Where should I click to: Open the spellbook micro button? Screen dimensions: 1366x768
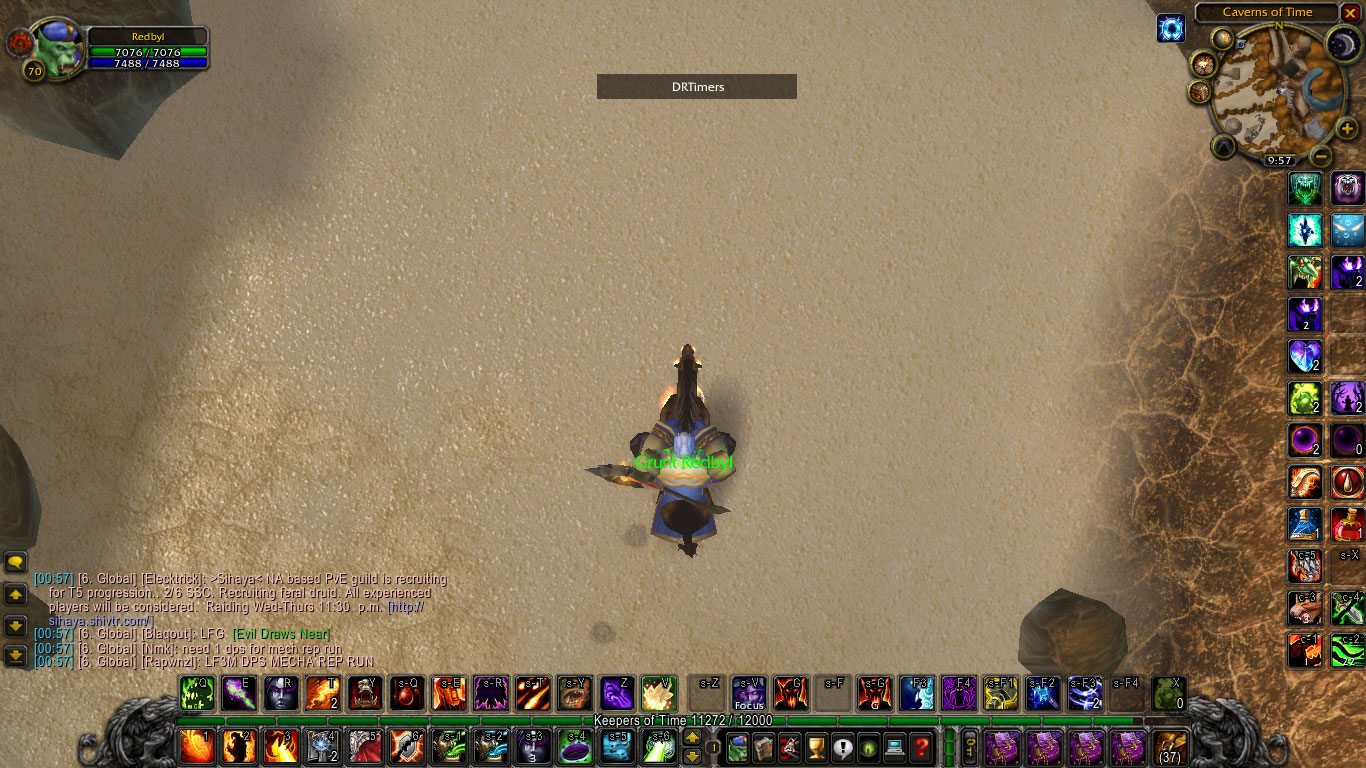point(764,747)
